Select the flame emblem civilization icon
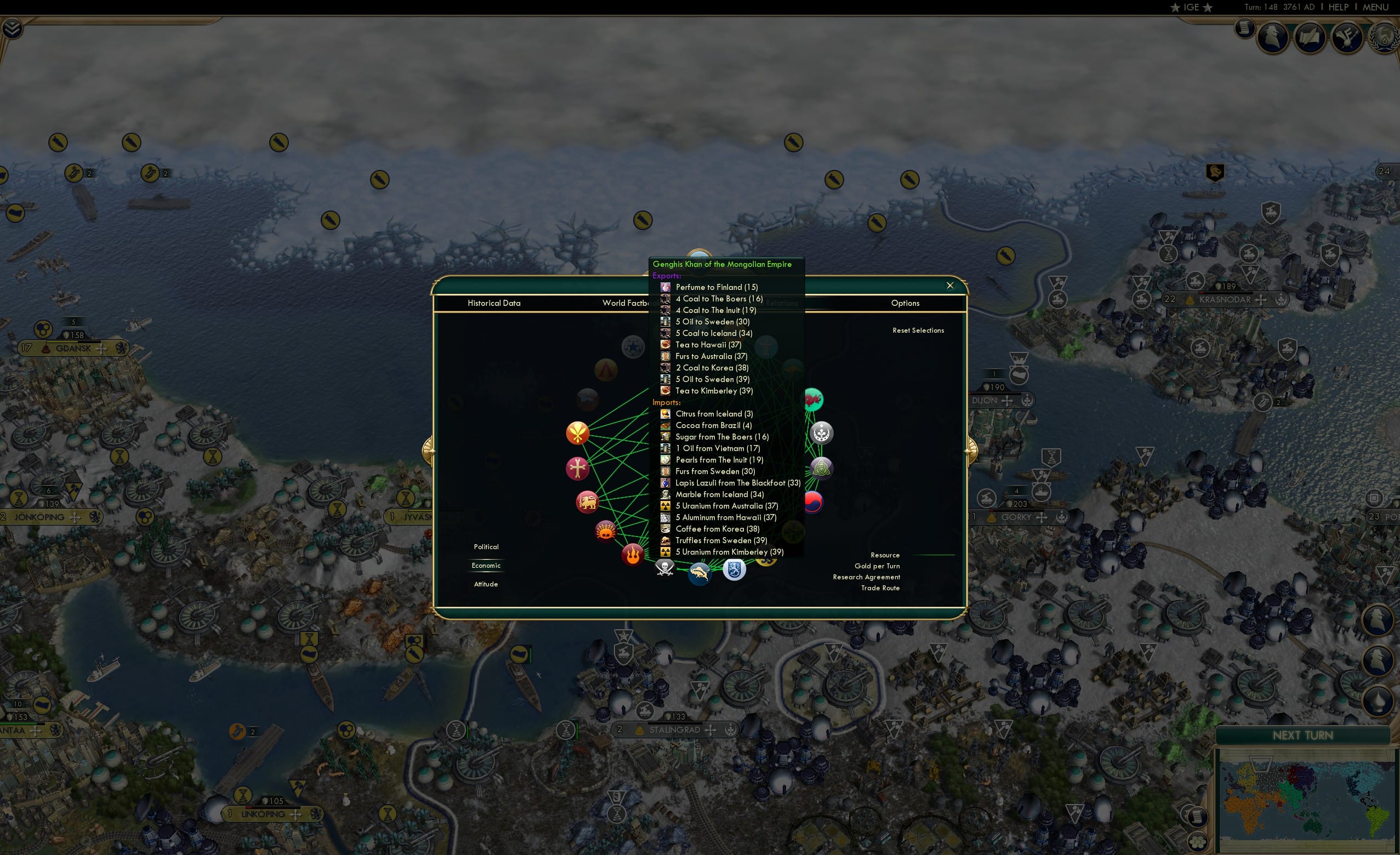The height and width of the screenshot is (855, 1400). [x=633, y=556]
